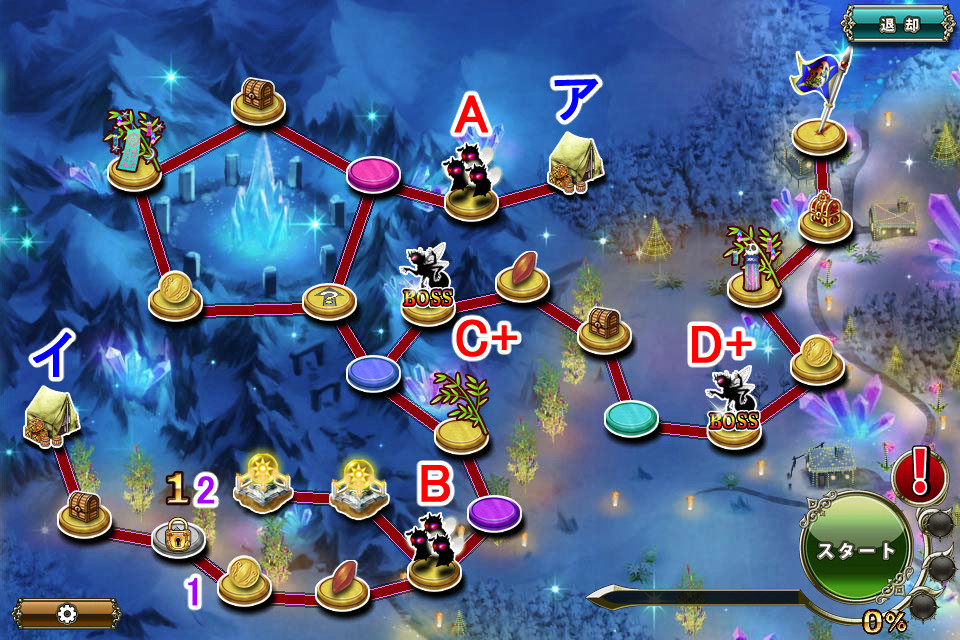Tap the green スタート start button
960x640 pixels.
coord(857,549)
